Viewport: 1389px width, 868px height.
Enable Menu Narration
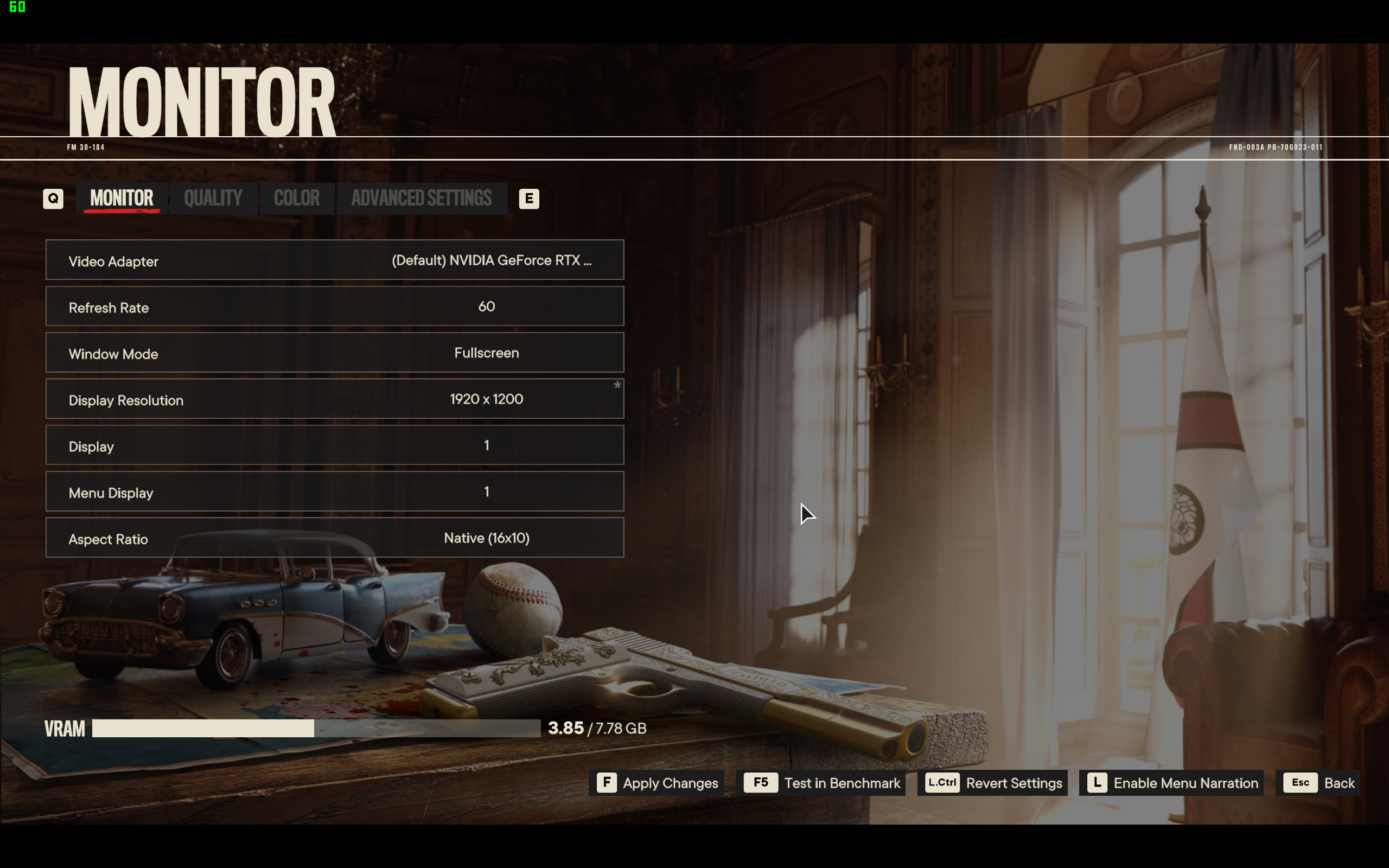pos(1172,783)
